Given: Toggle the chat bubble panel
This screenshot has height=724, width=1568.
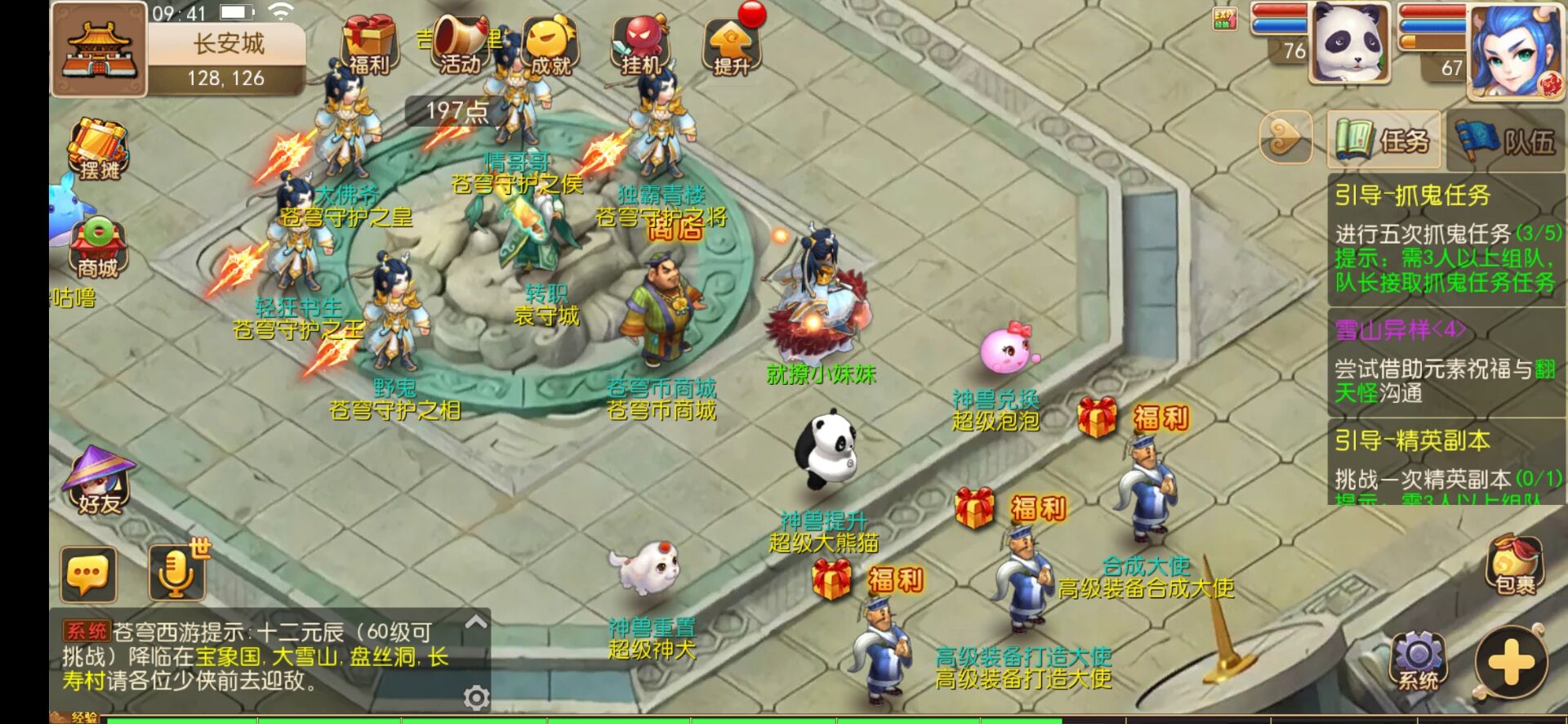Looking at the screenshot, I should point(87,572).
